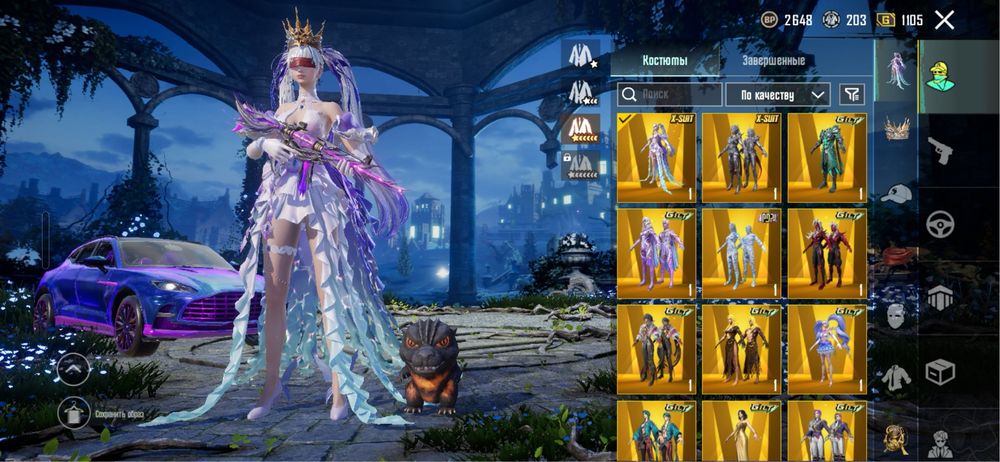The width and height of the screenshot is (1000, 462).
Task: Close the inventory screen
Action: pyautogui.click(x=944, y=20)
